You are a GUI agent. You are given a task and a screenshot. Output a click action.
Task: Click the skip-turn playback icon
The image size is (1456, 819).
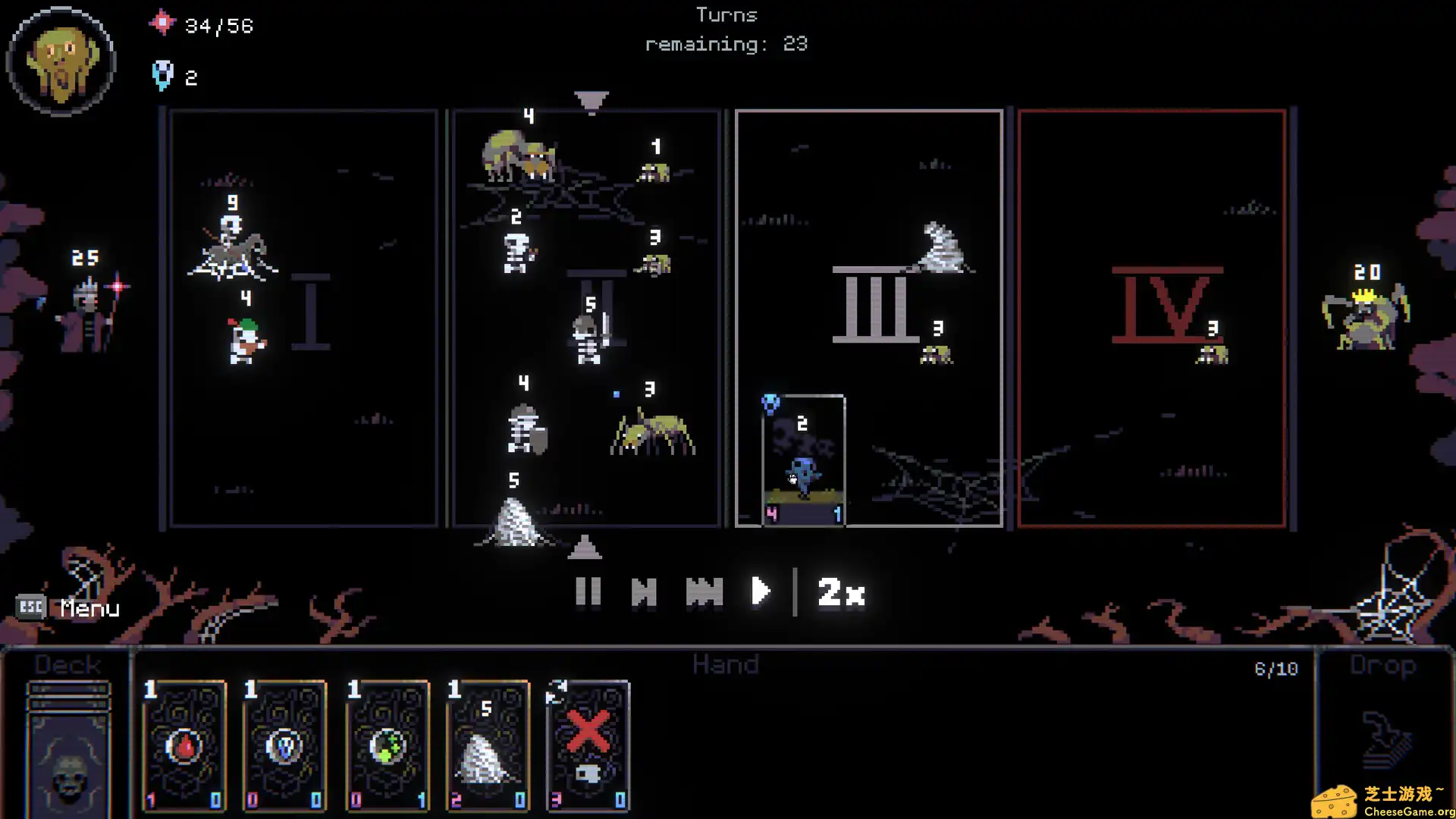[645, 592]
